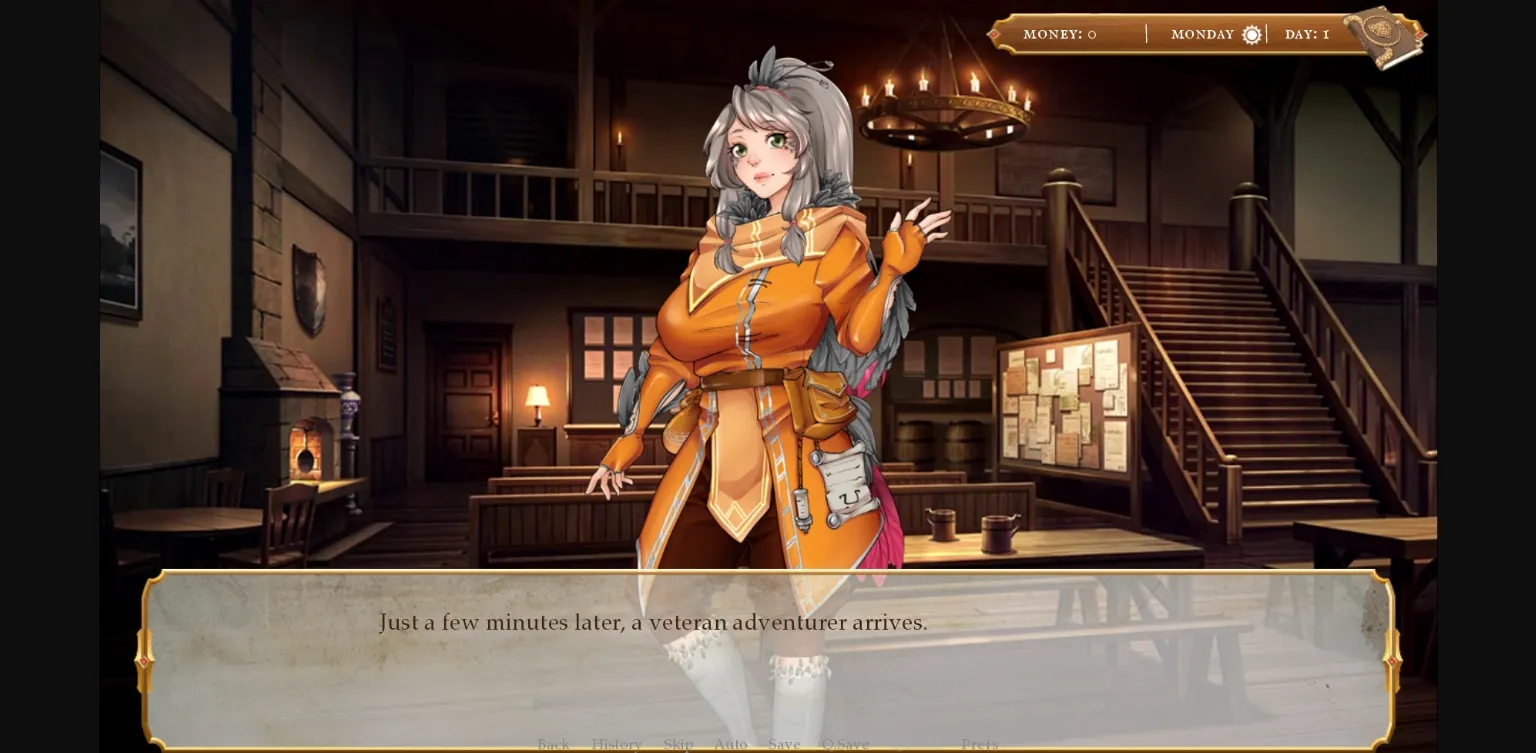
Task: Toggle Skip mode on
Action: (678, 744)
